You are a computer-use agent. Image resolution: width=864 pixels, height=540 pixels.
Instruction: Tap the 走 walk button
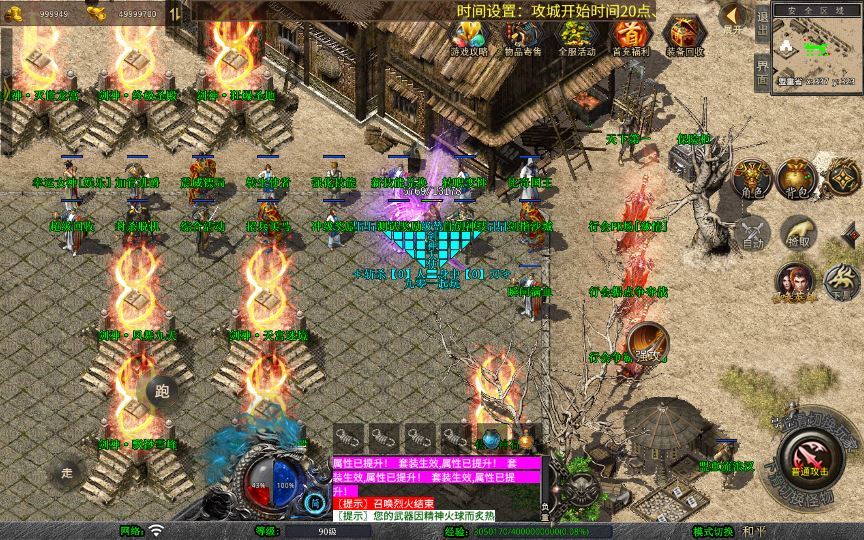[68, 472]
